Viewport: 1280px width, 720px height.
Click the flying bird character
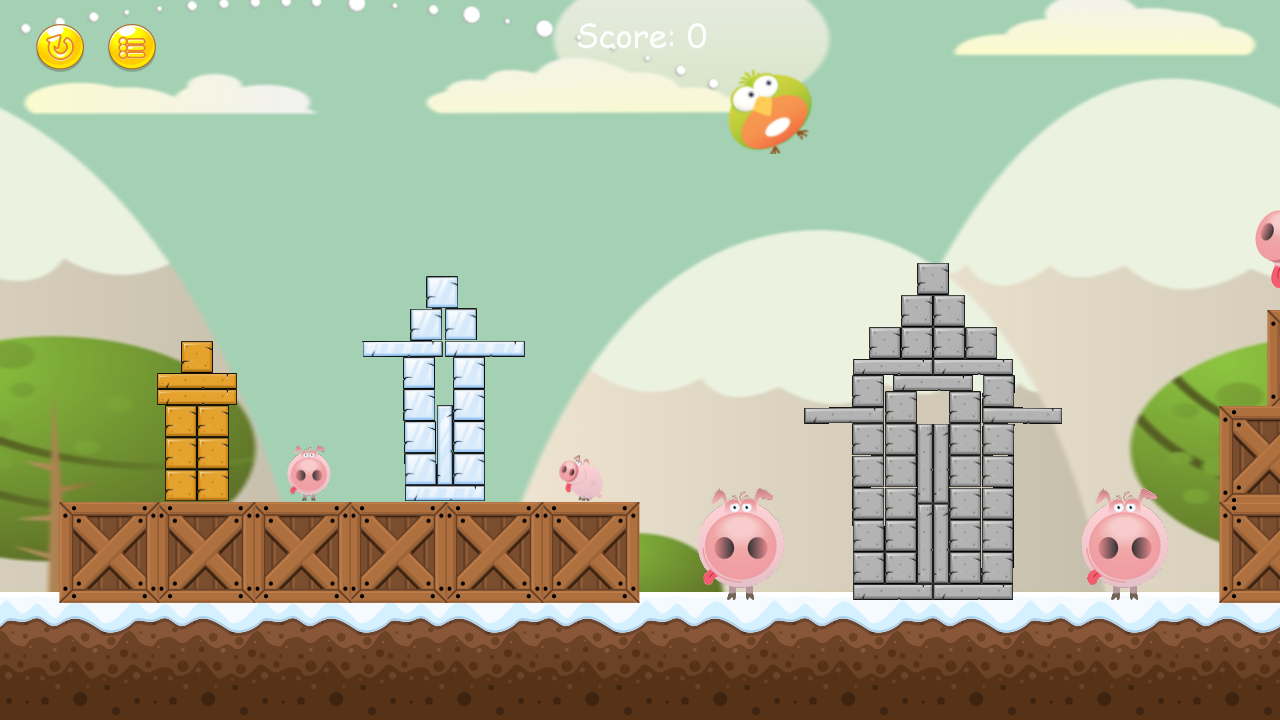click(x=770, y=112)
